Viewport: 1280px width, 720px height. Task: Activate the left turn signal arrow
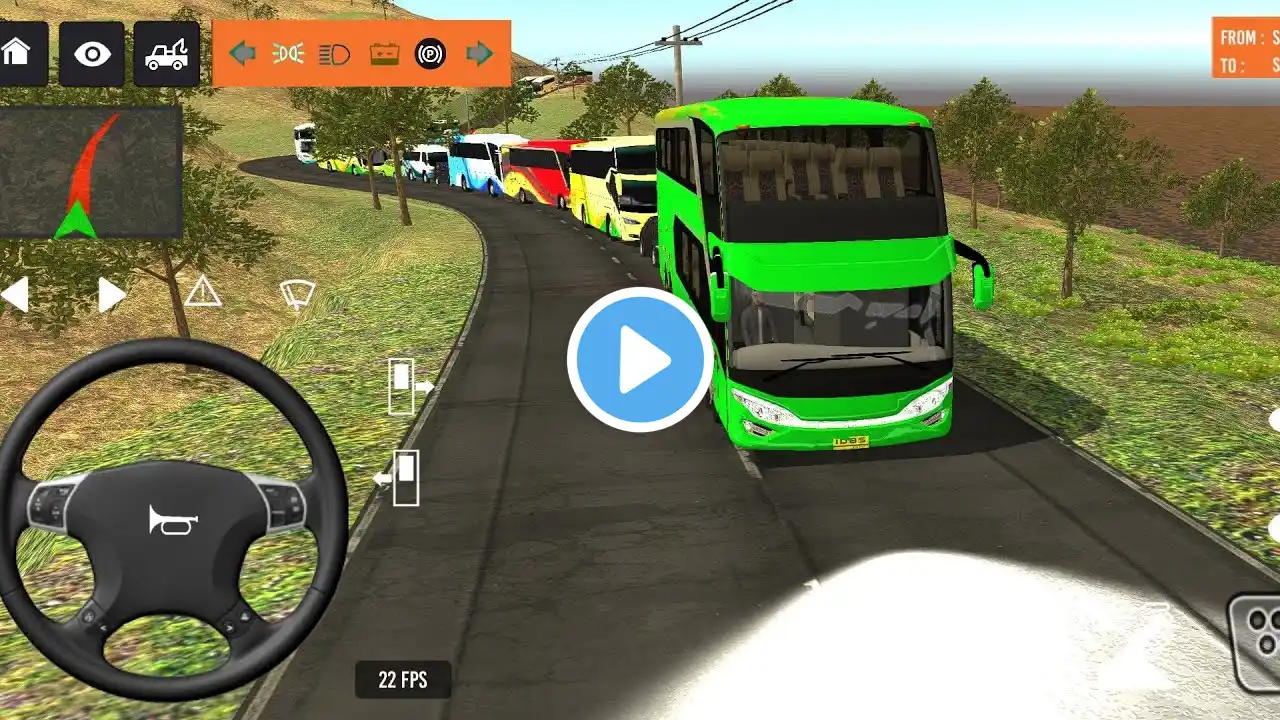point(242,53)
